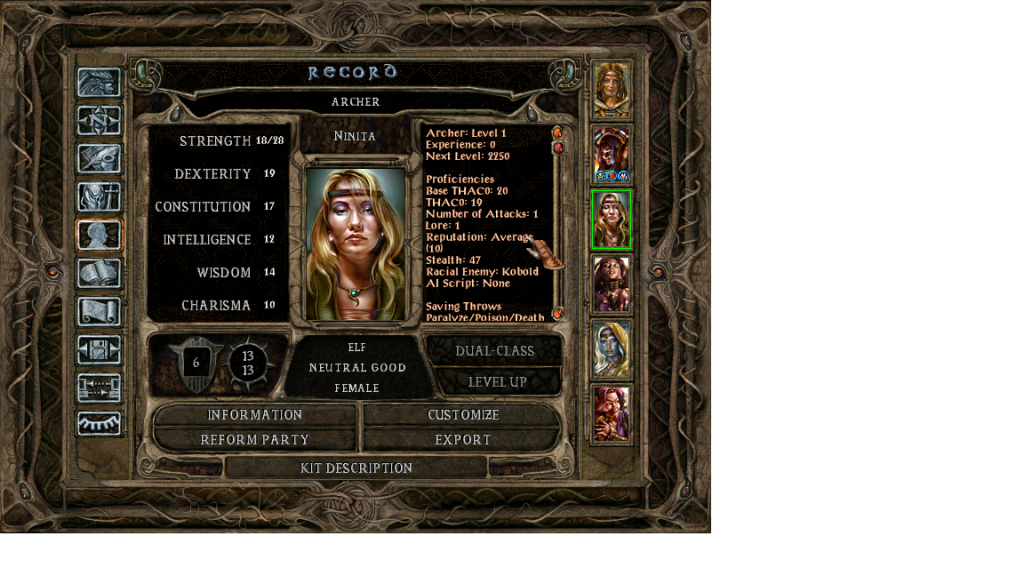Select the red-helmeted party portrait

click(x=611, y=155)
